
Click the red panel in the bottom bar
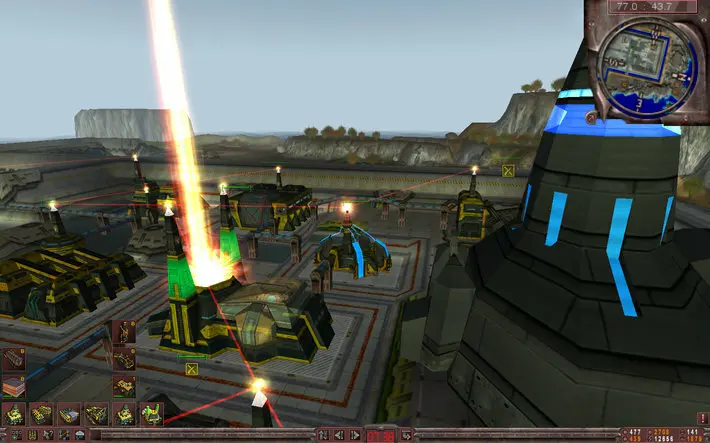click(380, 436)
